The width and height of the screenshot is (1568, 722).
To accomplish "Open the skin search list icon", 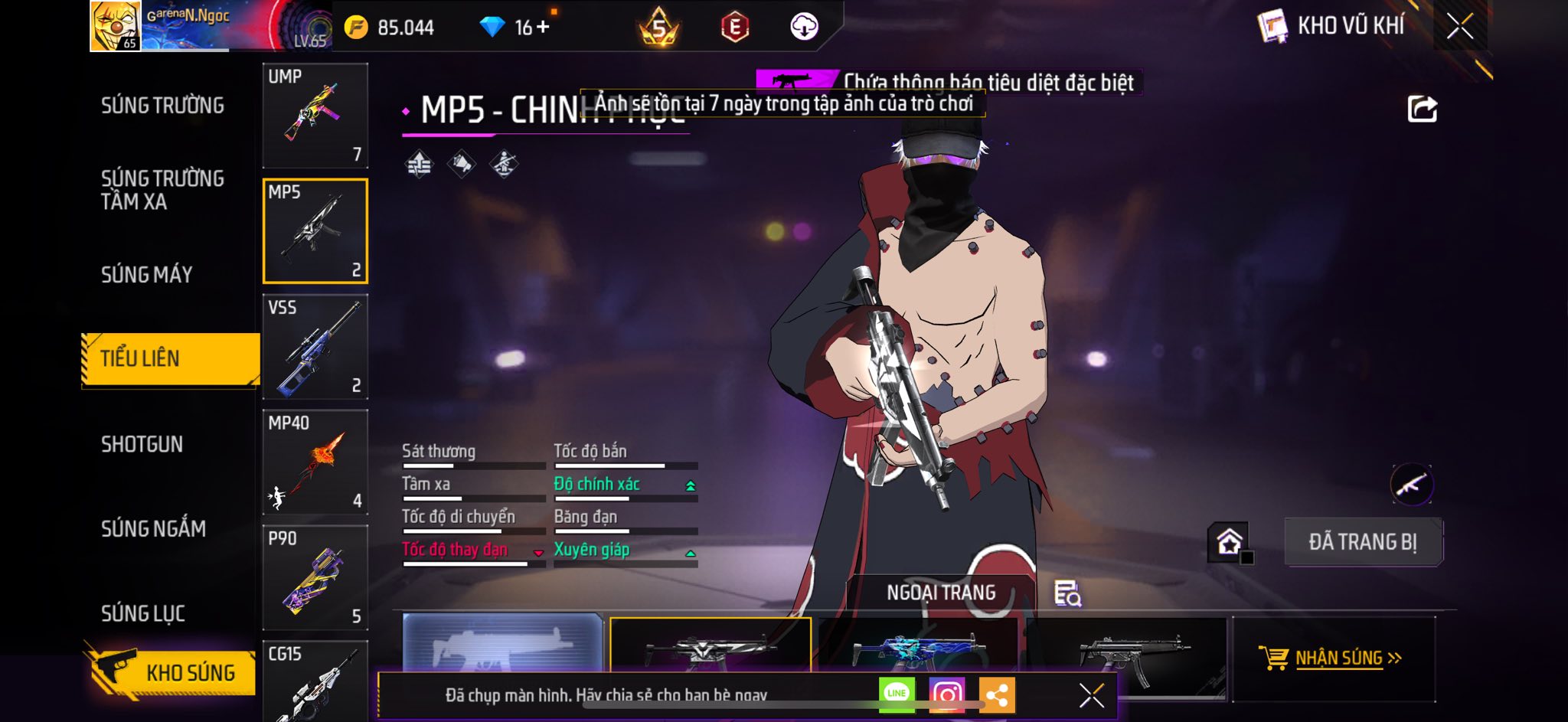I will pyautogui.click(x=1067, y=593).
